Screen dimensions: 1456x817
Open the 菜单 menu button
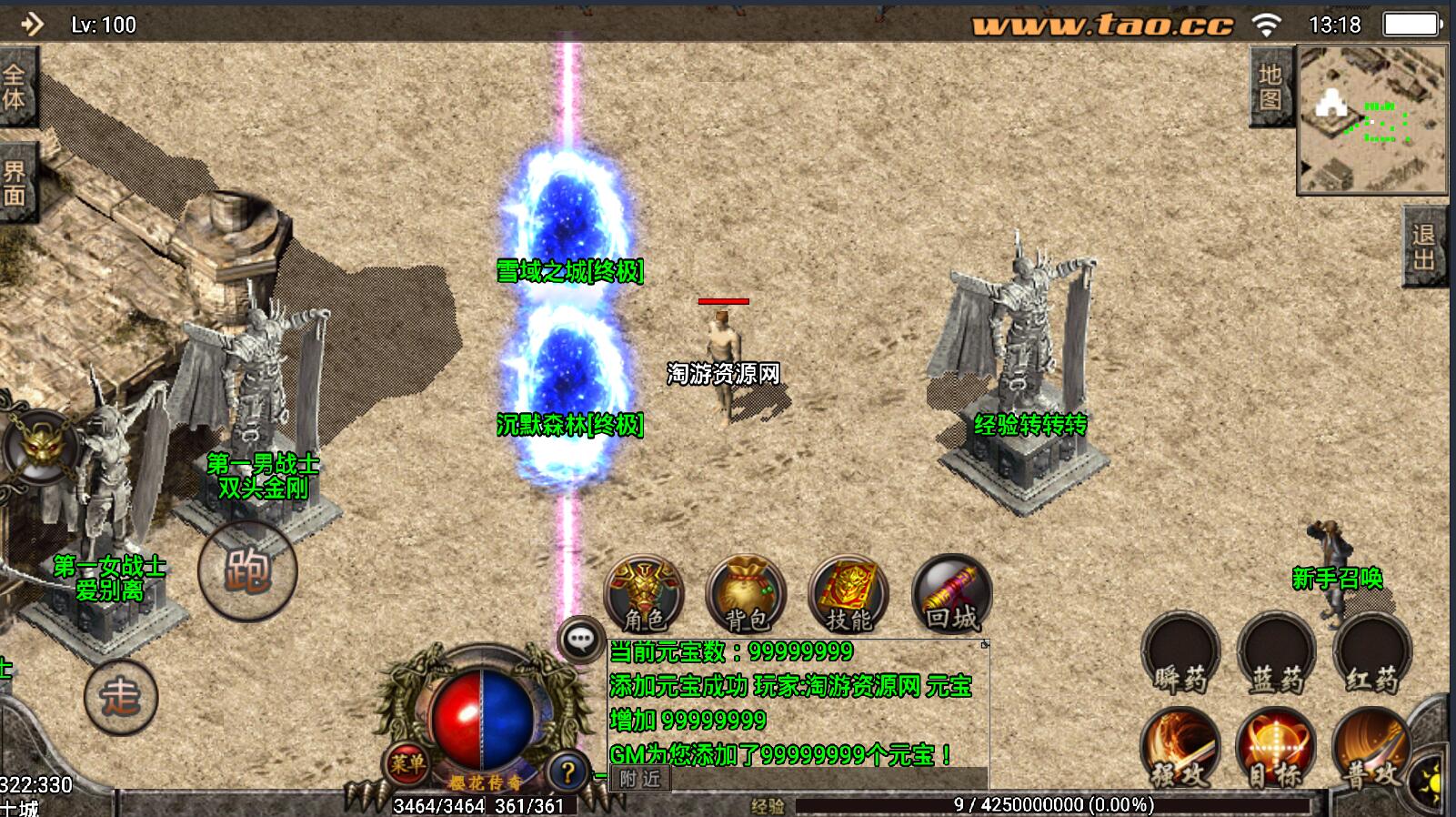tap(406, 764)
